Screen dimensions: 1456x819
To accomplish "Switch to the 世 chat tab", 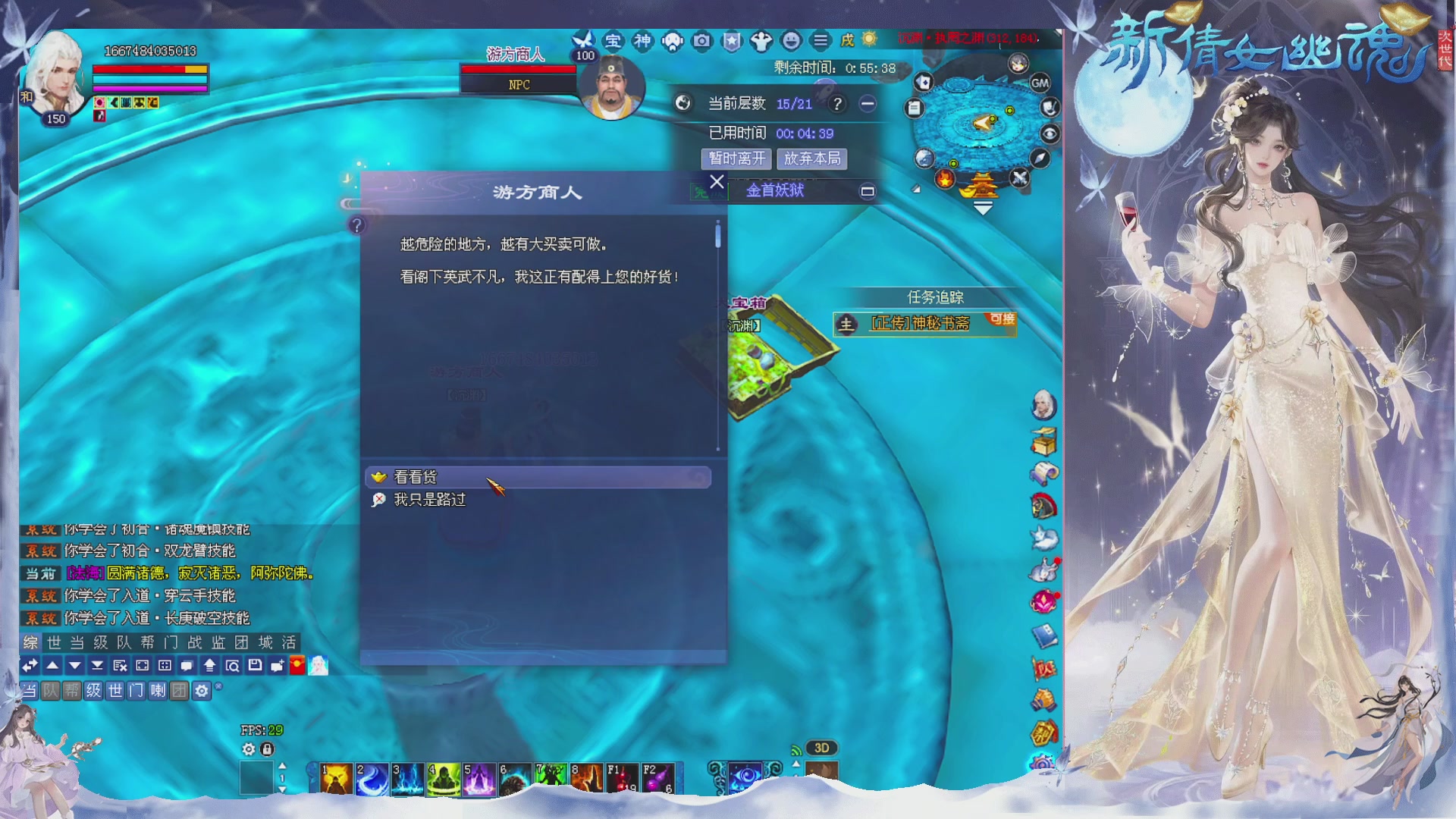I will 53,643.
